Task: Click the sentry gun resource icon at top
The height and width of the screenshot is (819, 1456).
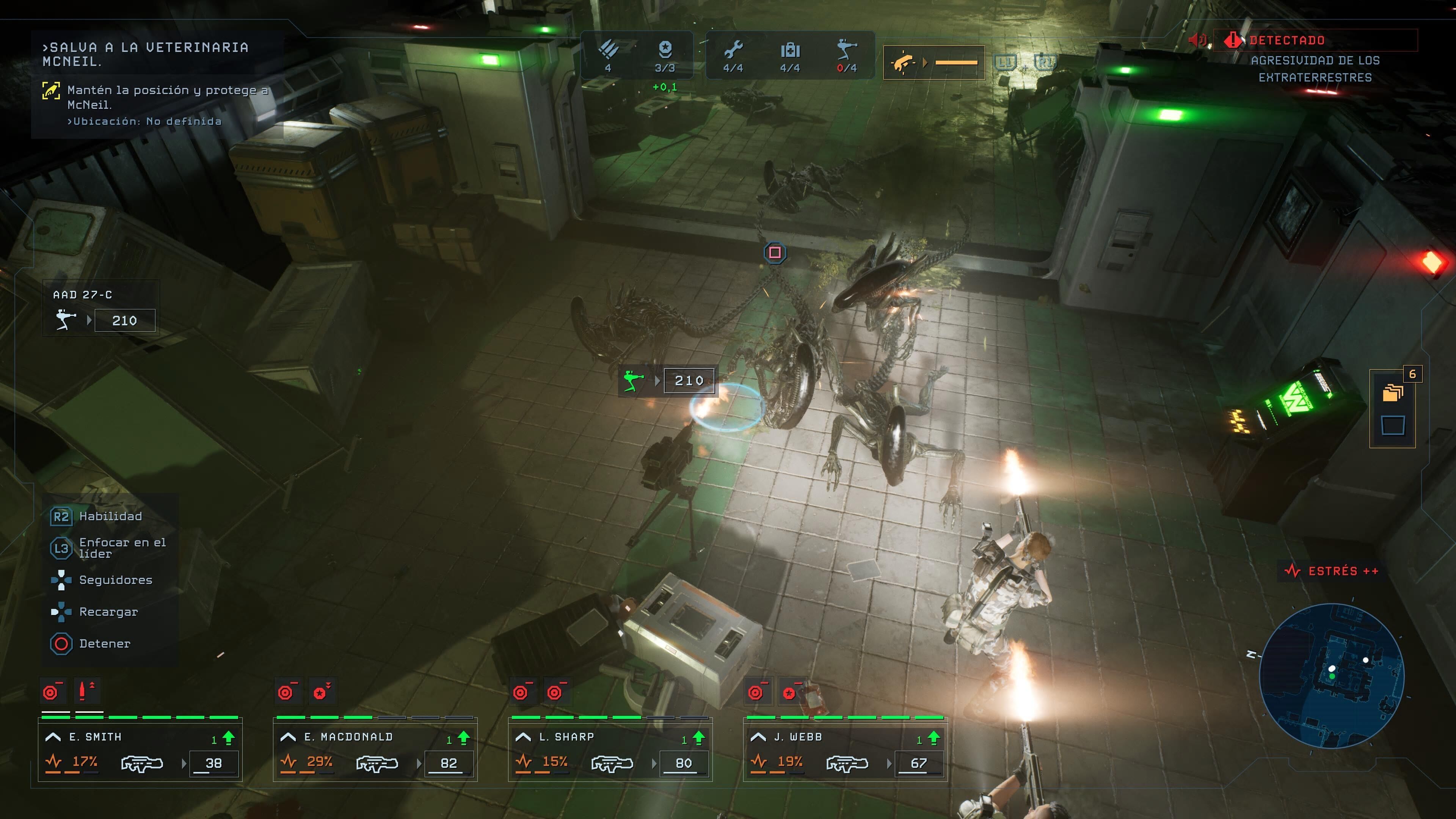Action: [847, 51]
